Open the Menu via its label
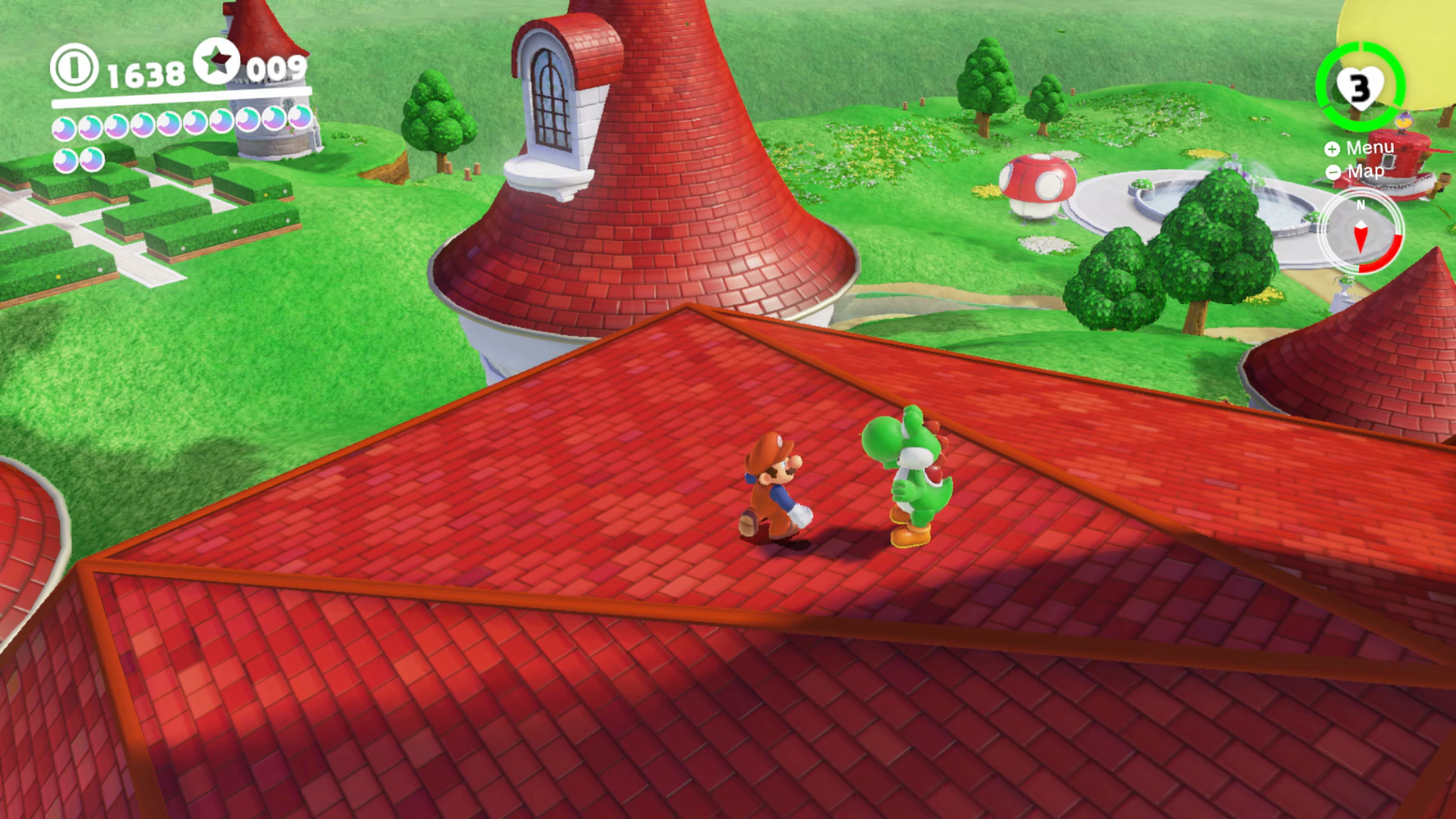1456x819 pixels. coord(1371,147)
